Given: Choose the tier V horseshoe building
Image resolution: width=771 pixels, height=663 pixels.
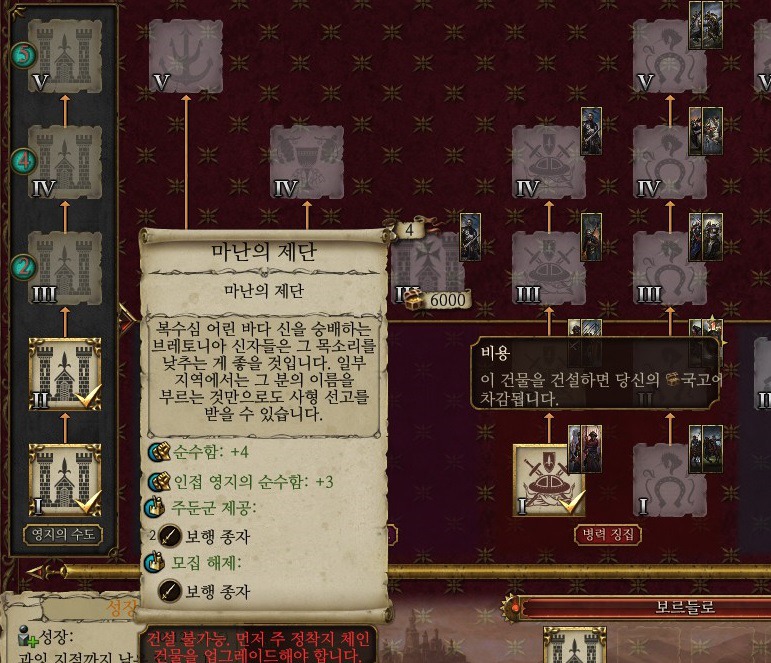Looking at the screenshot, I should [x=670, y=56].
